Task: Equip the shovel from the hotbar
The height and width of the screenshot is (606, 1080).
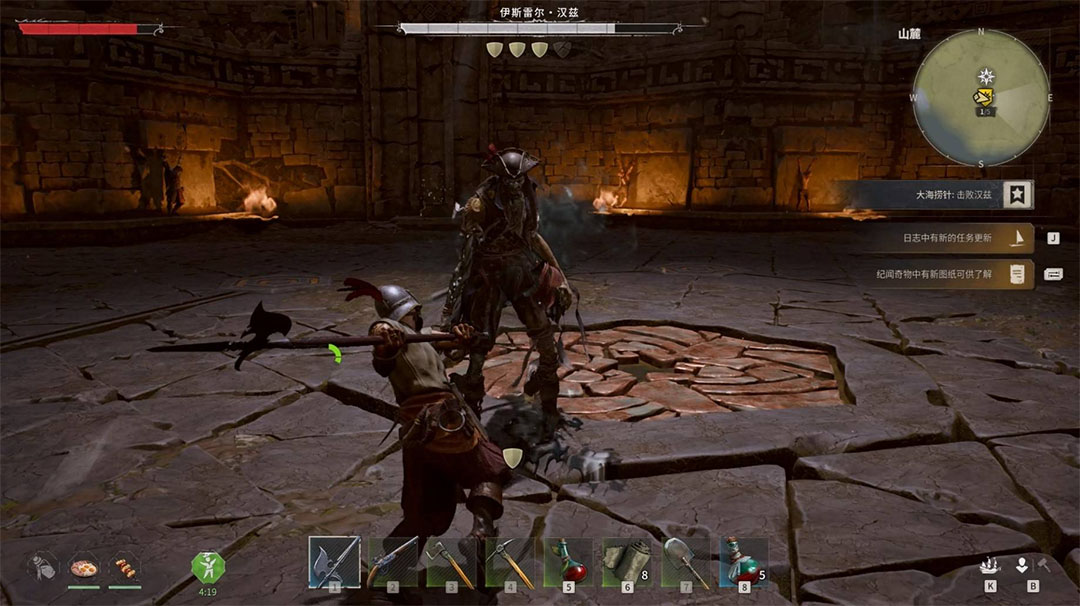Action: pos(686,562)
